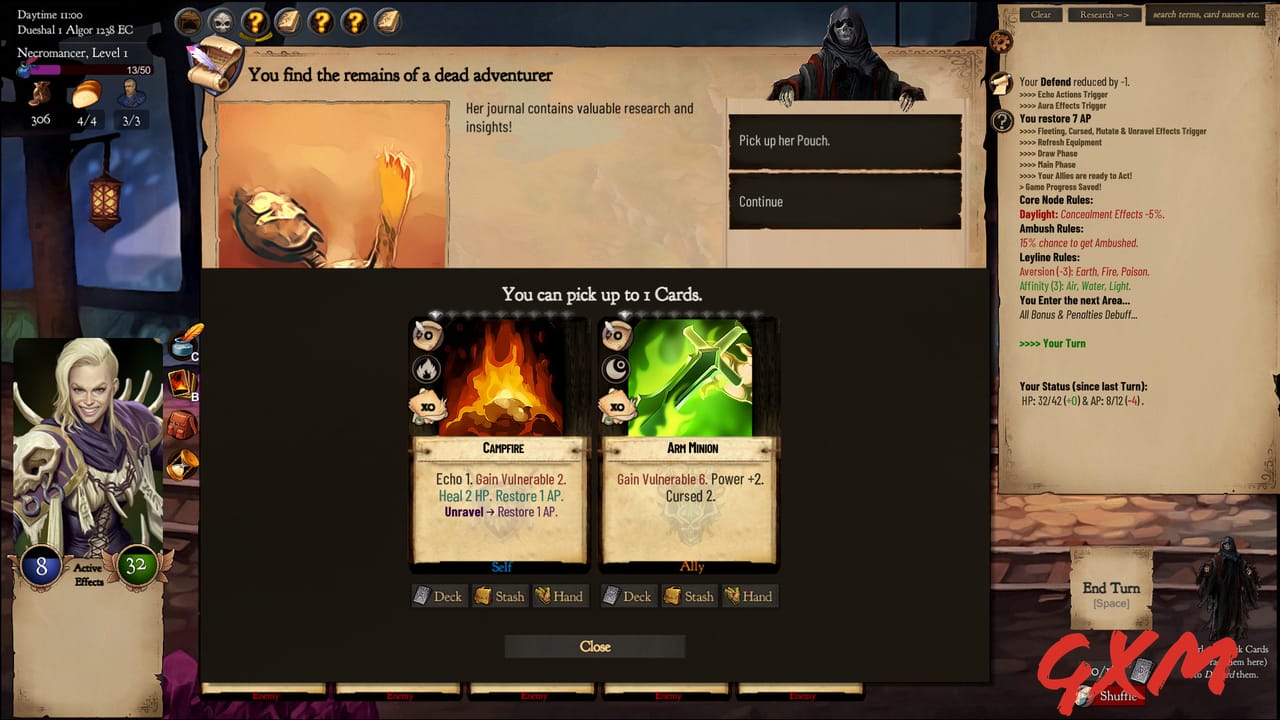Viewport: 1280px width, 720px height.
Task: Select the cauldron icon labeled C in sidebar
Action: pyautogui.click(x=182, y=345)
